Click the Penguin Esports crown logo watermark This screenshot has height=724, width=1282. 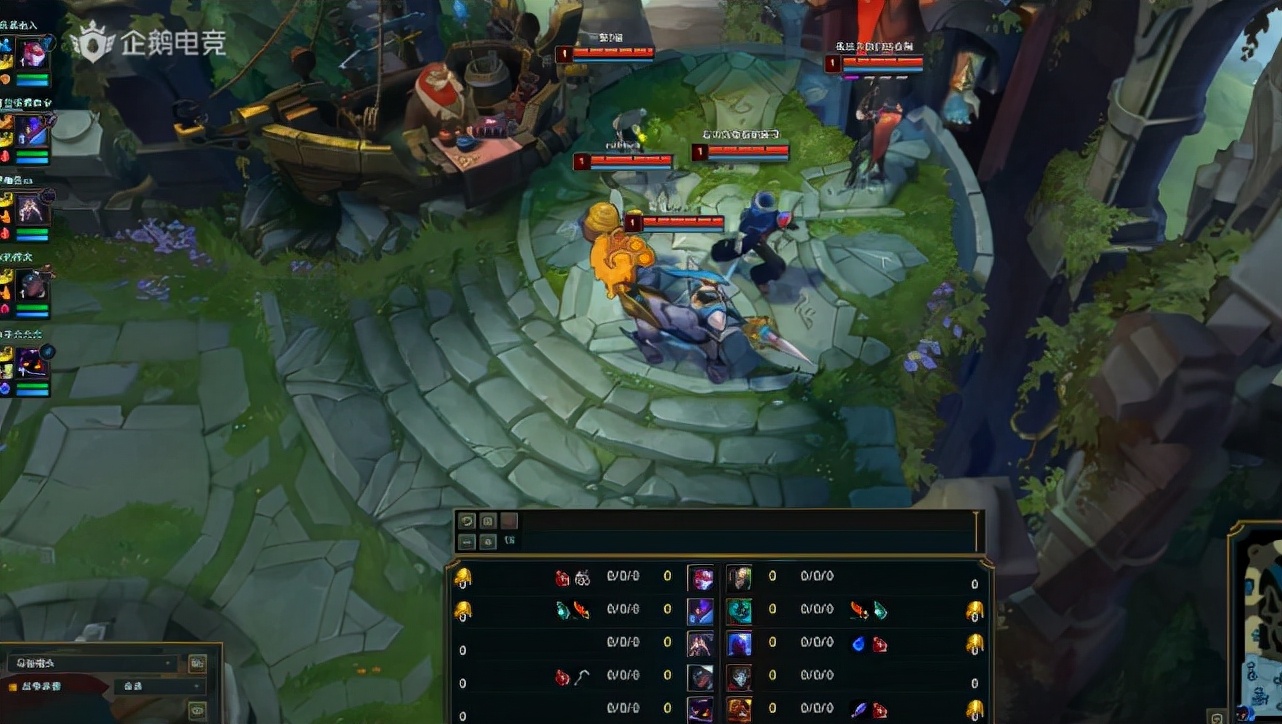pyautogui.click(x=95, y=43)
